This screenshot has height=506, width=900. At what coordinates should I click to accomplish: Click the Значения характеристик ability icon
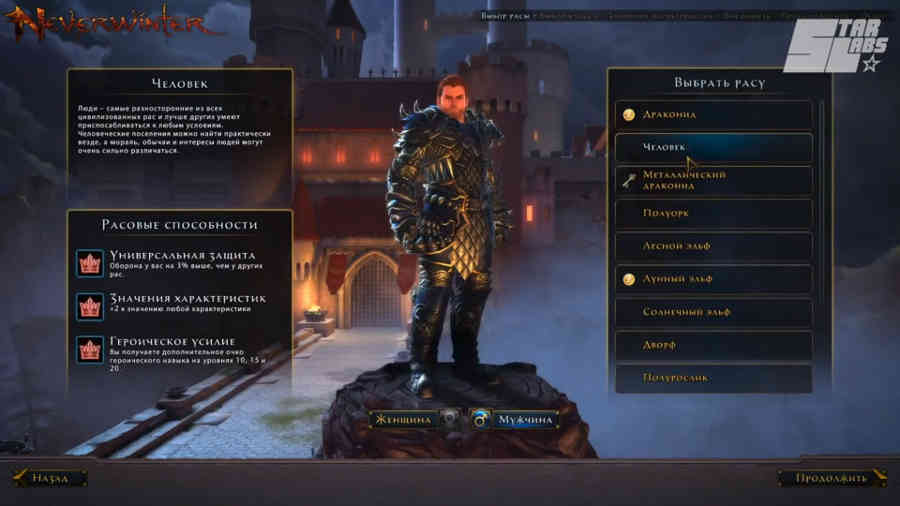point(90,305)
